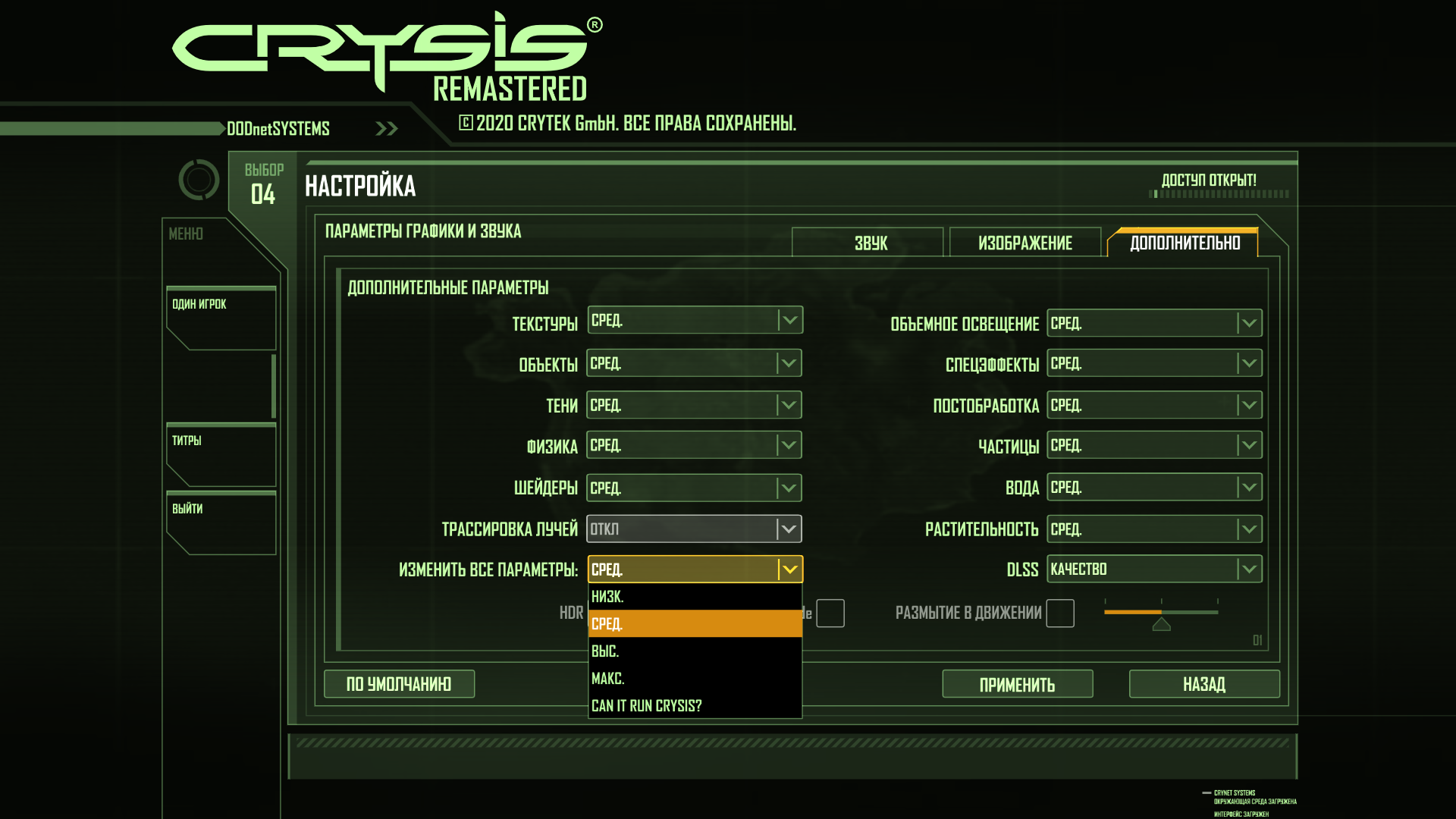
Task: Open the ОДИН ИГРОК menu entry
Action: pyautogui.click(x=220, y=318)
